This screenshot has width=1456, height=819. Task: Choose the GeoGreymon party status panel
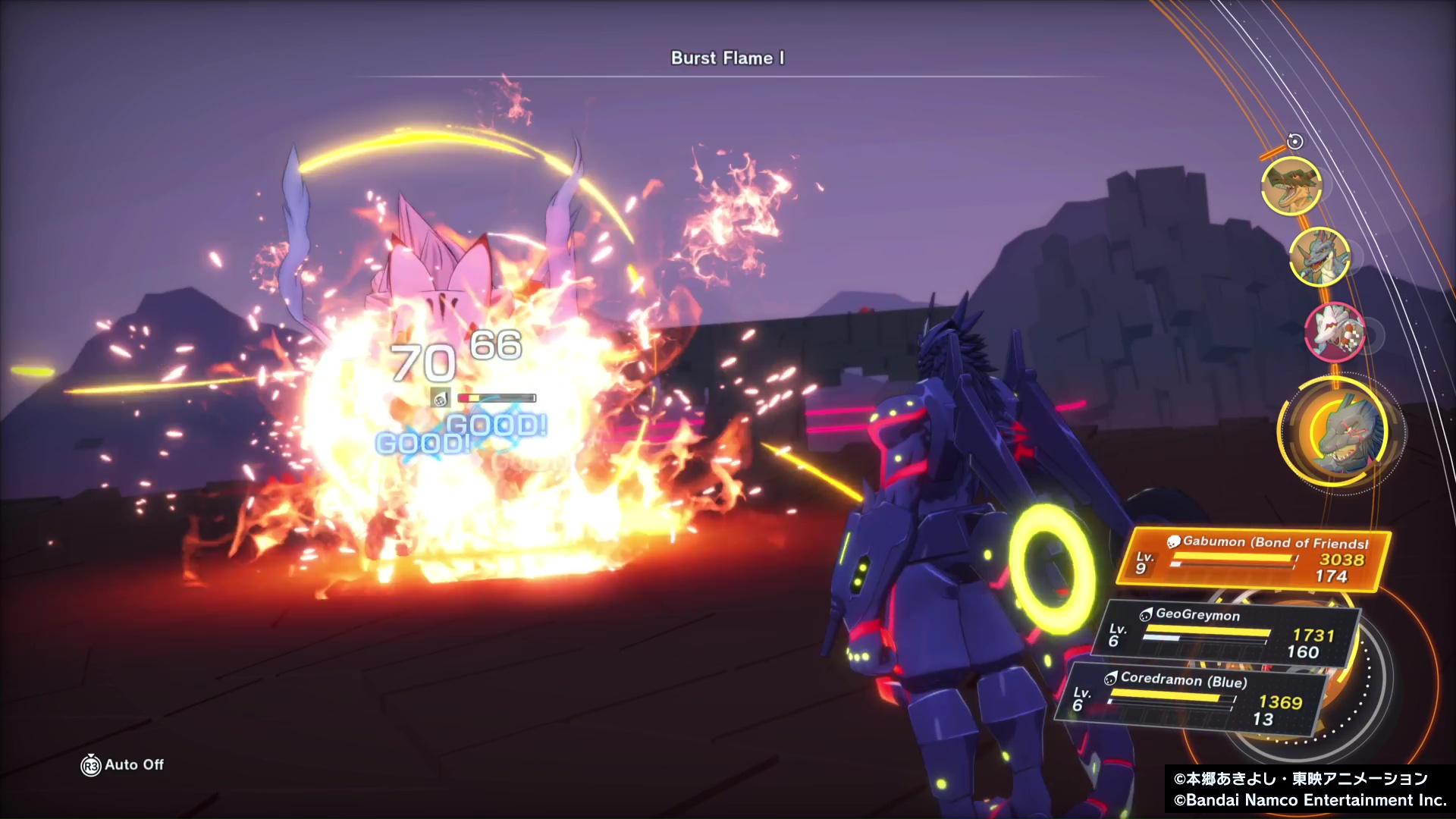pyautogui.click(x=1223, y=632)
